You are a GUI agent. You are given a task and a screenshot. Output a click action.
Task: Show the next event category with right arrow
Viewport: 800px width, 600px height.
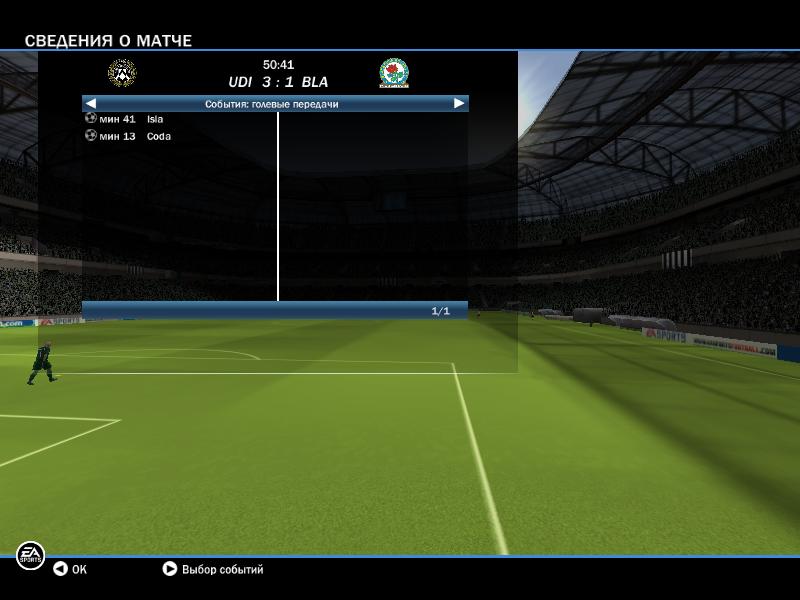[459, 103]
